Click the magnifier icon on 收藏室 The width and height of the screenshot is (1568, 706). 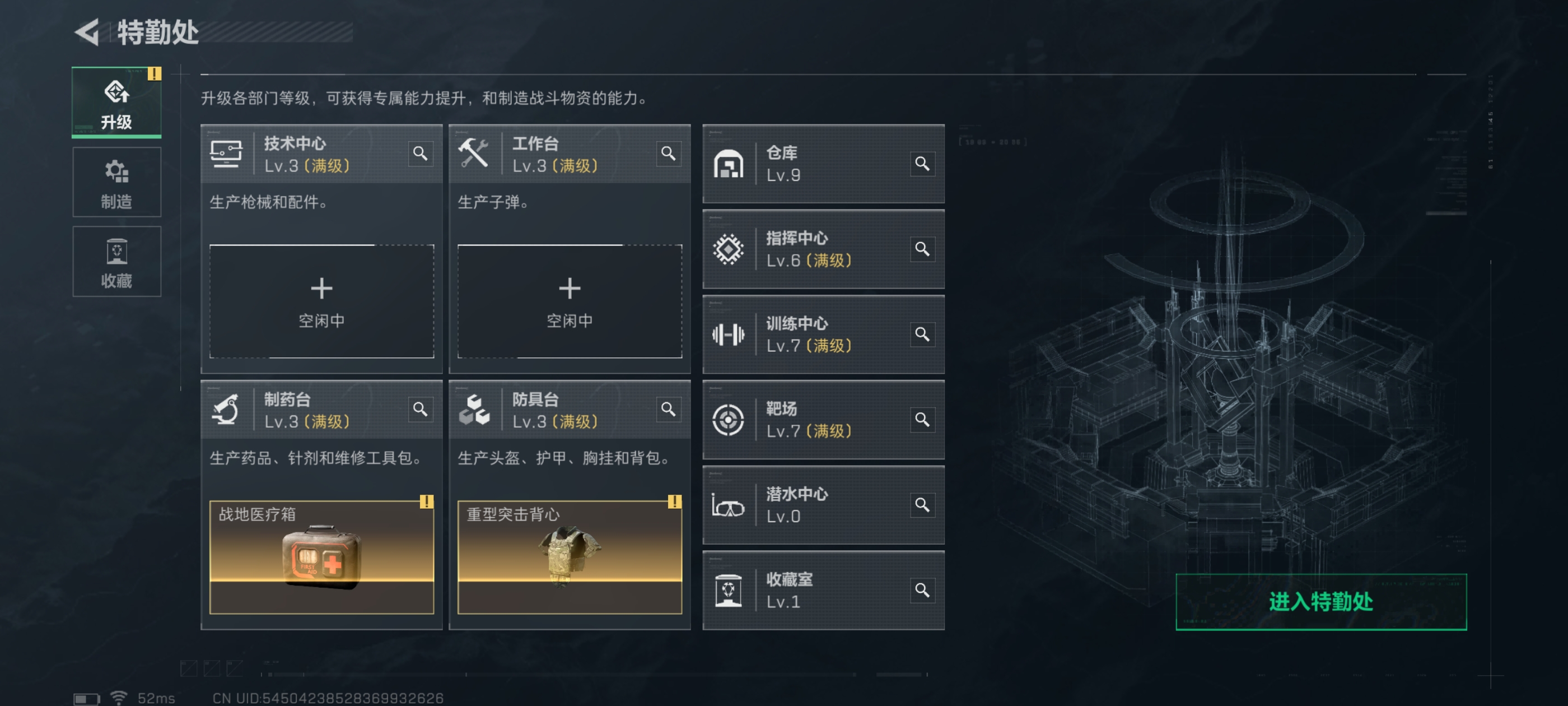tap(923, 590)
